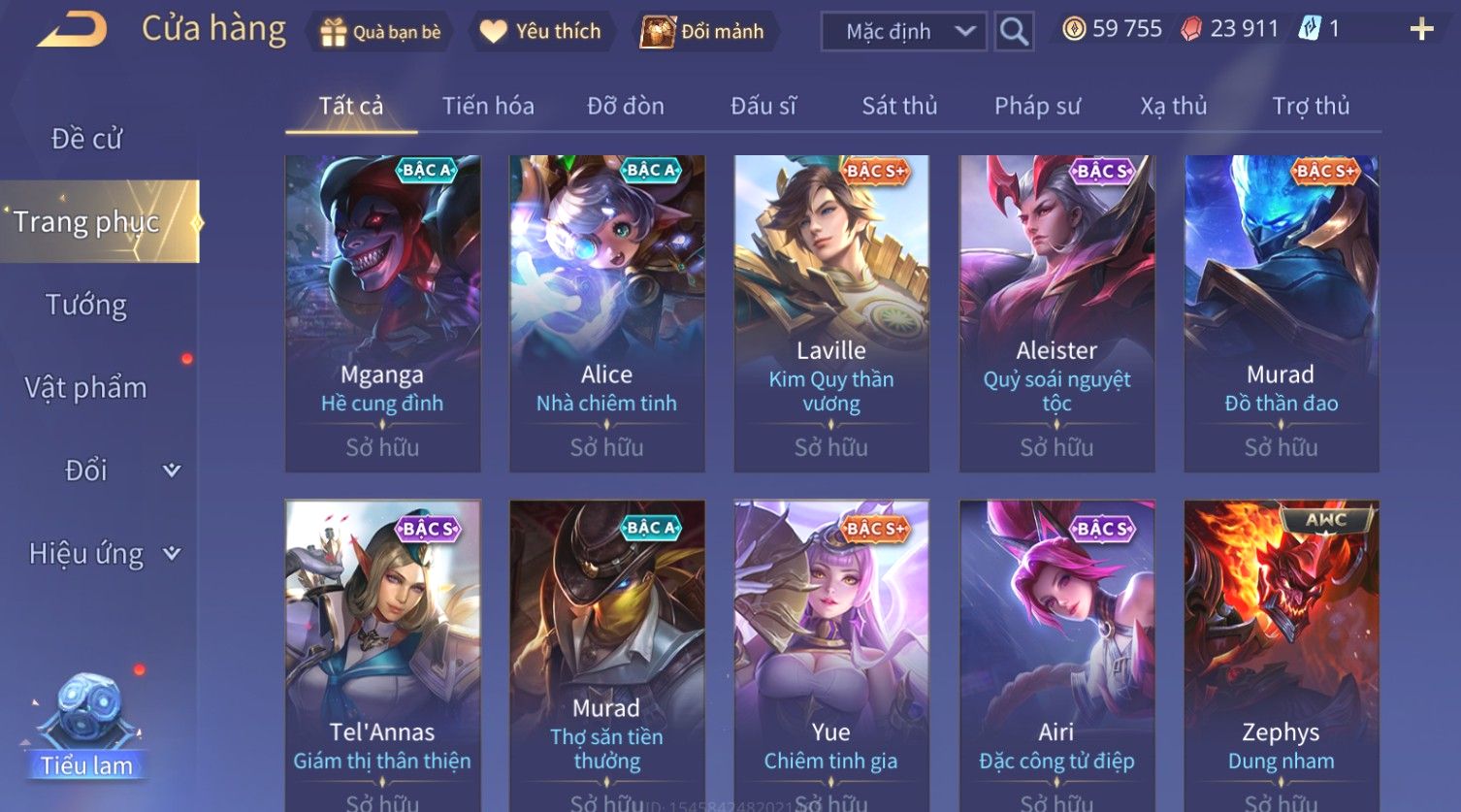Viewport: 1461px width, 812px height.
Task: Click the magnifying glass search button
Action: pos(1014,32)
